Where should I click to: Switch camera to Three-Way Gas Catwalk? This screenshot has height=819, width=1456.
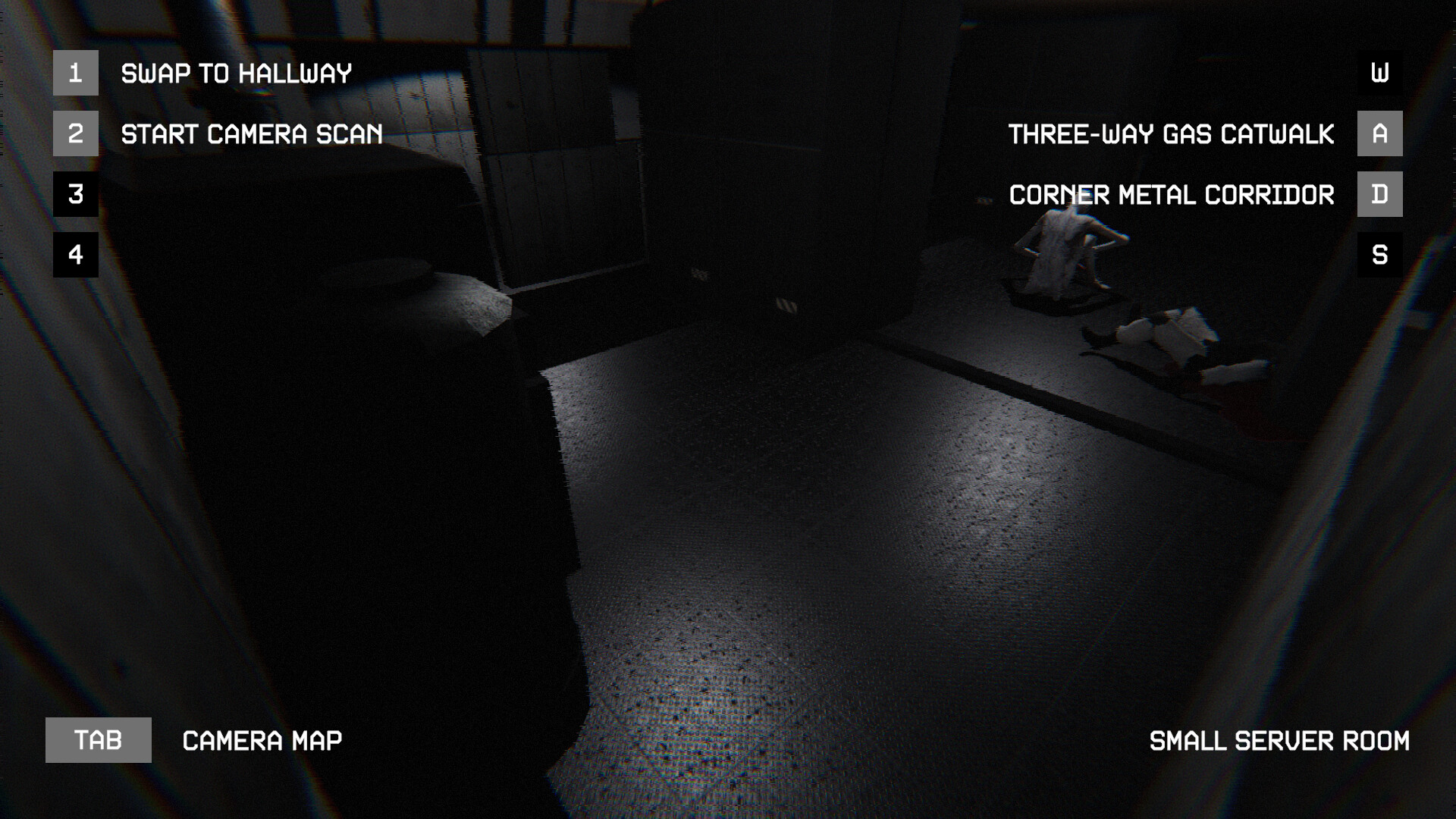1169,133
